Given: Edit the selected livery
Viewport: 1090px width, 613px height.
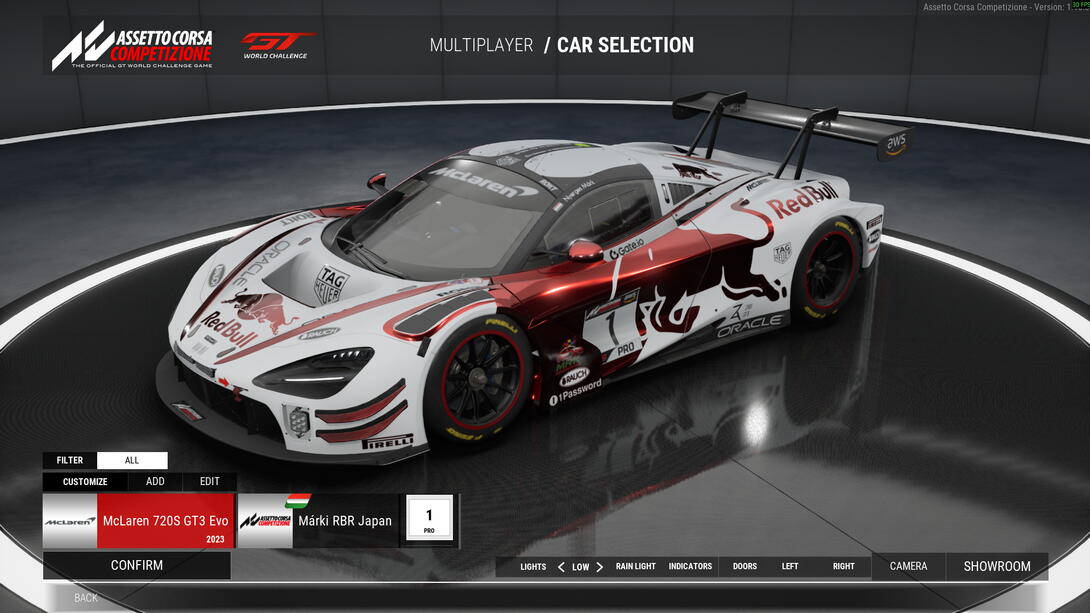Looking at the screenshot, I should 209,481.
